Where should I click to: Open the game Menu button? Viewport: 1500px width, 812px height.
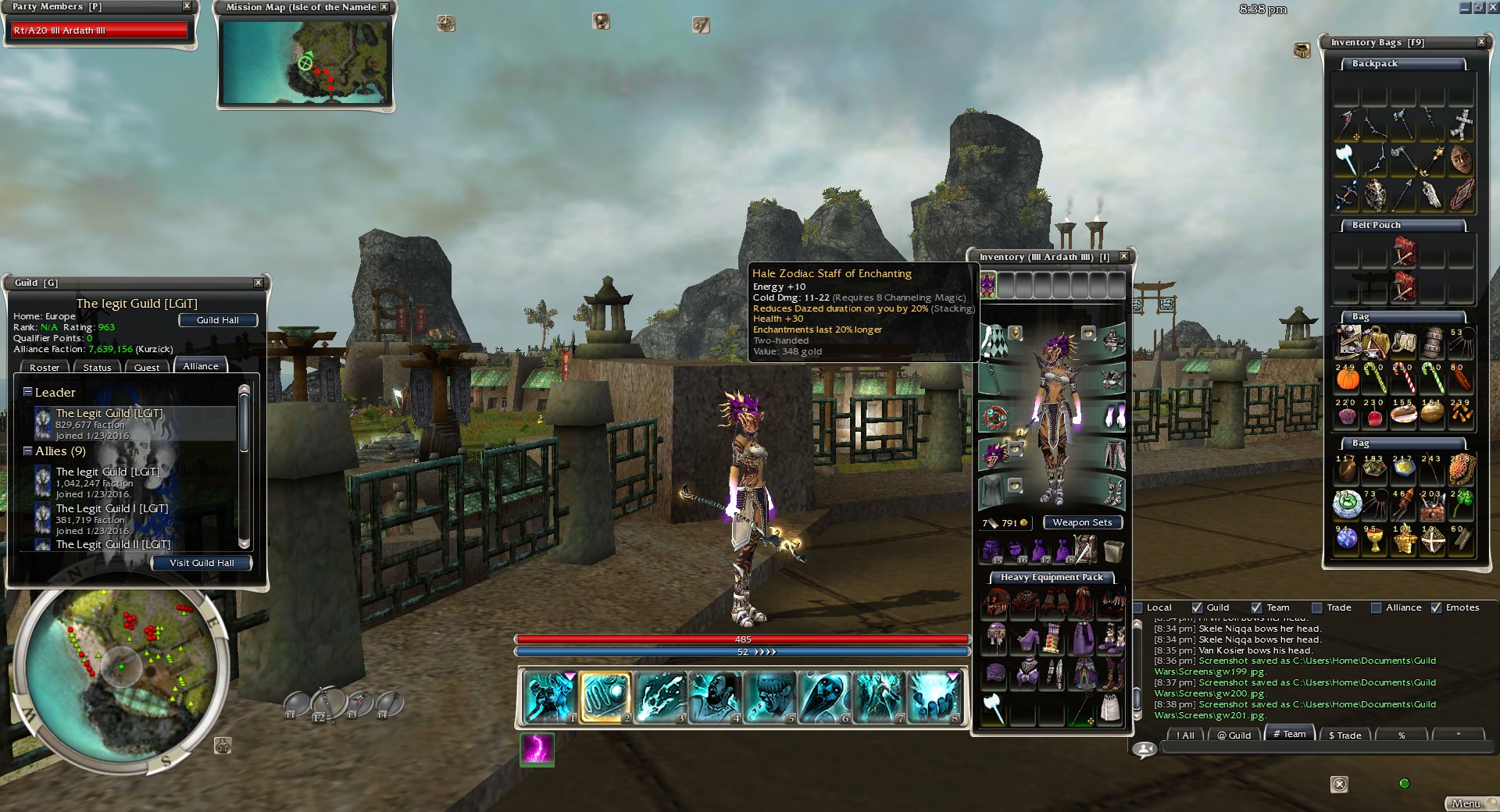pos(1466,803)
